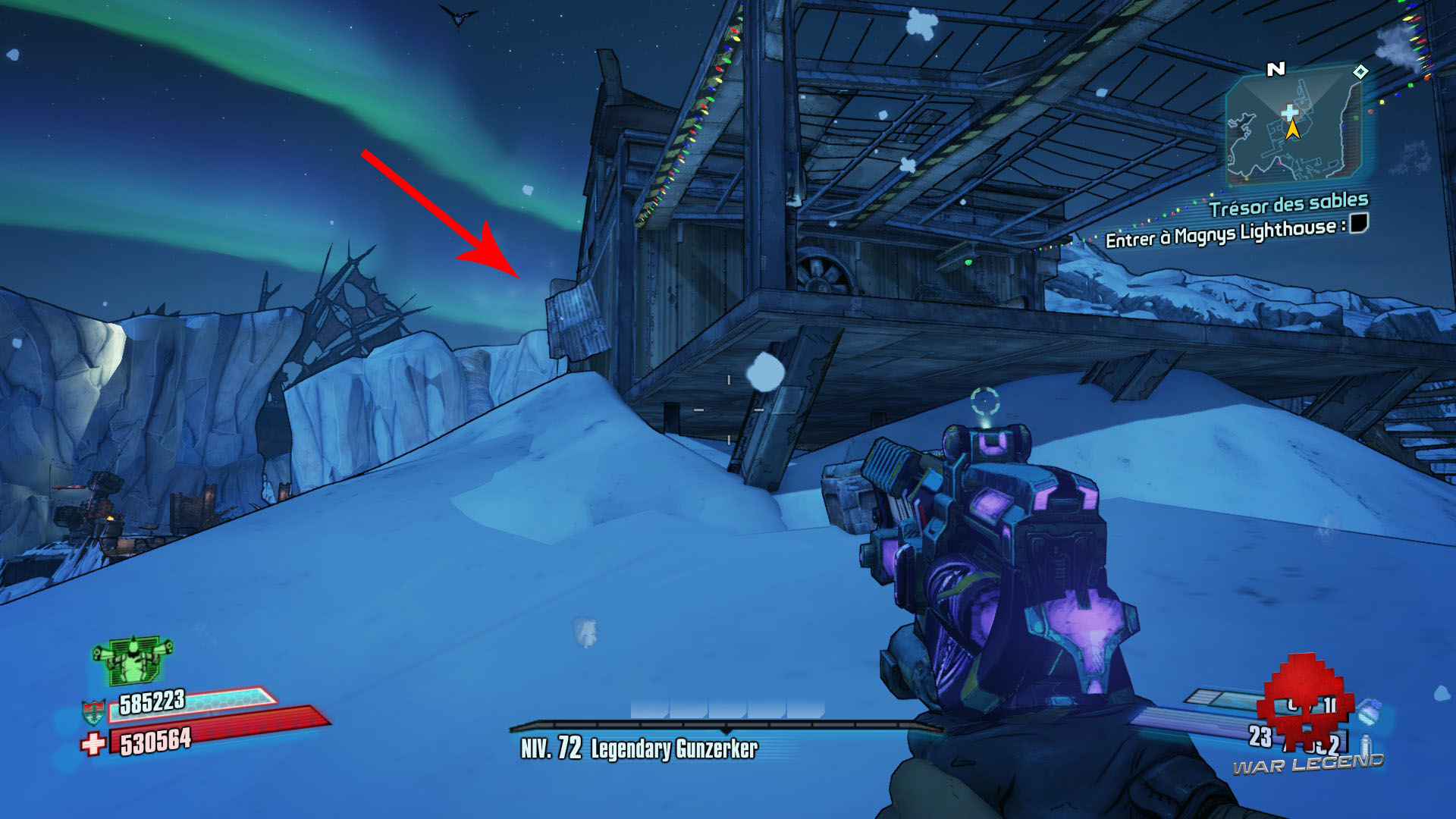Viewport: 1456px width, 819px height.
Task: Click the yellow player arrow on the minimap
Action: click(1293, 130)
